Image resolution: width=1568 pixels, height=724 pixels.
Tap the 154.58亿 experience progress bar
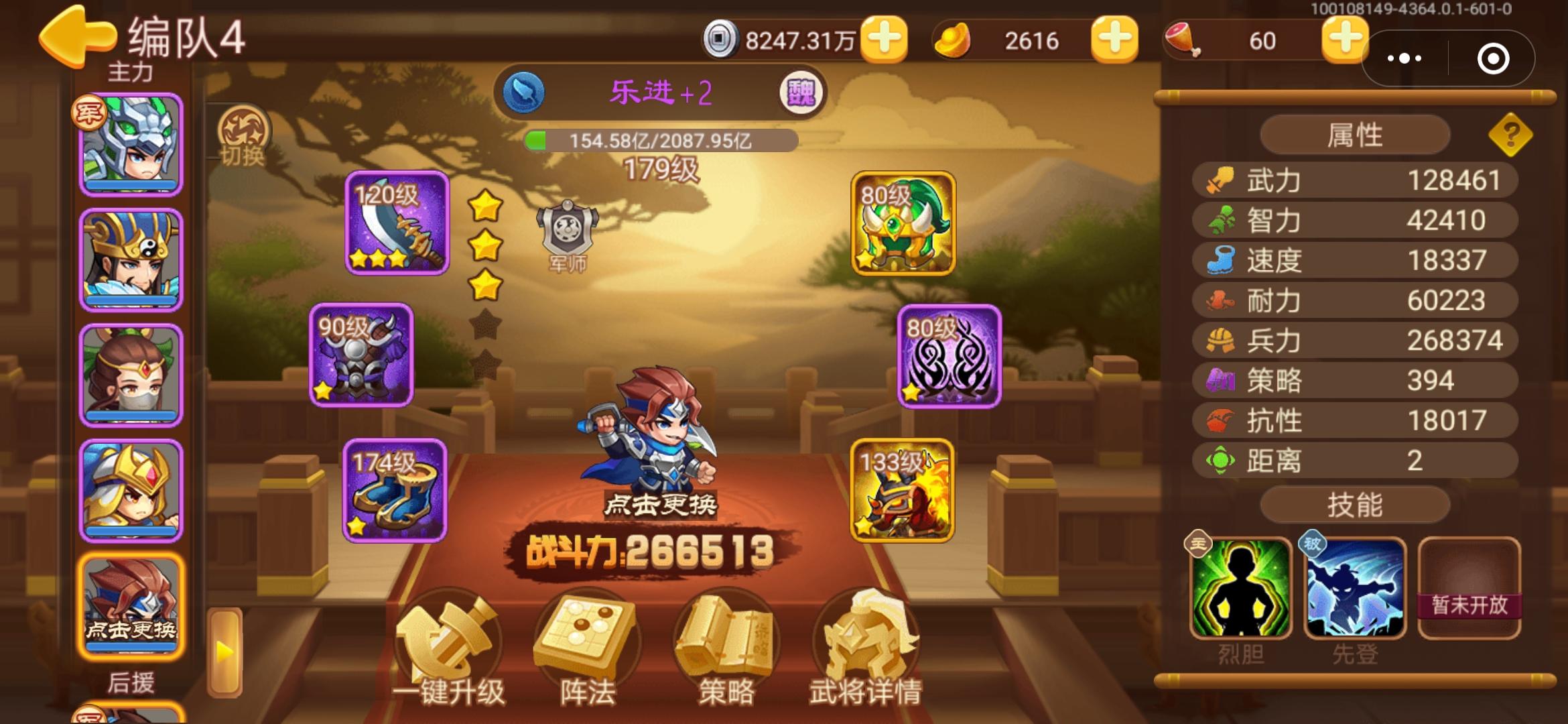pyautogui.click(x=663, y=140)
